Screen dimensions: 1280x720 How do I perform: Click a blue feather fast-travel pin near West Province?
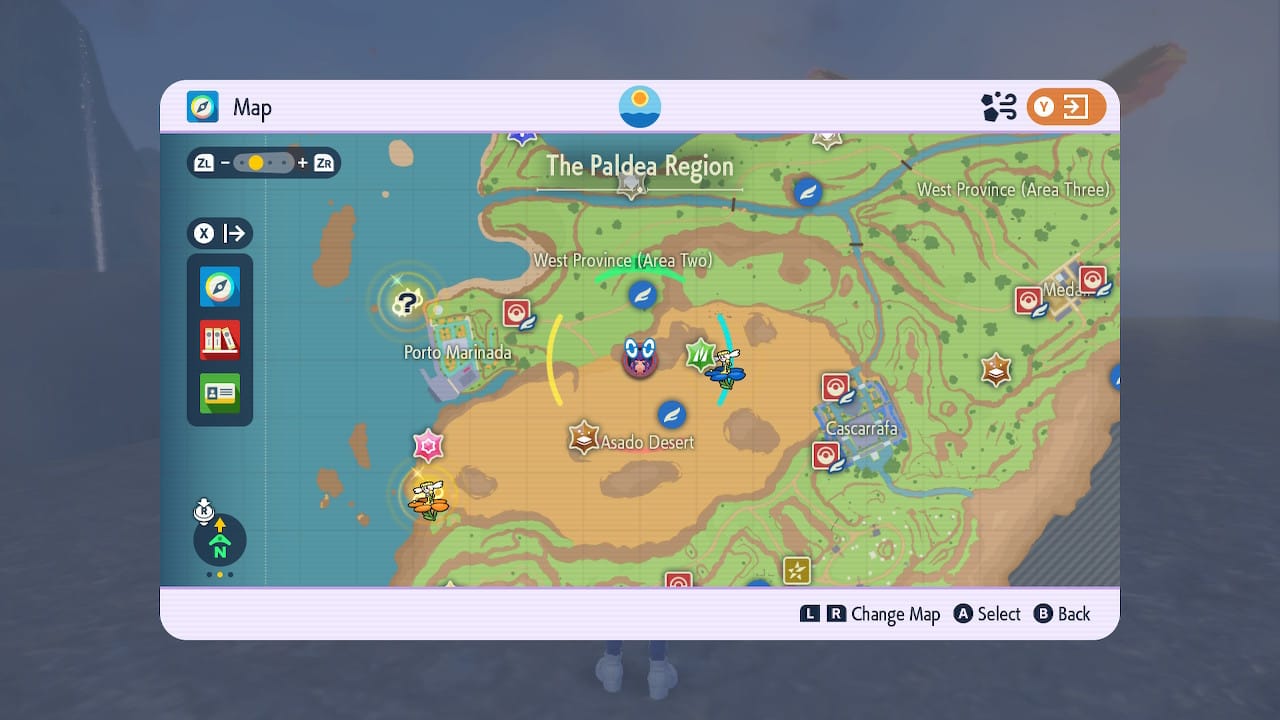(644, 296)
